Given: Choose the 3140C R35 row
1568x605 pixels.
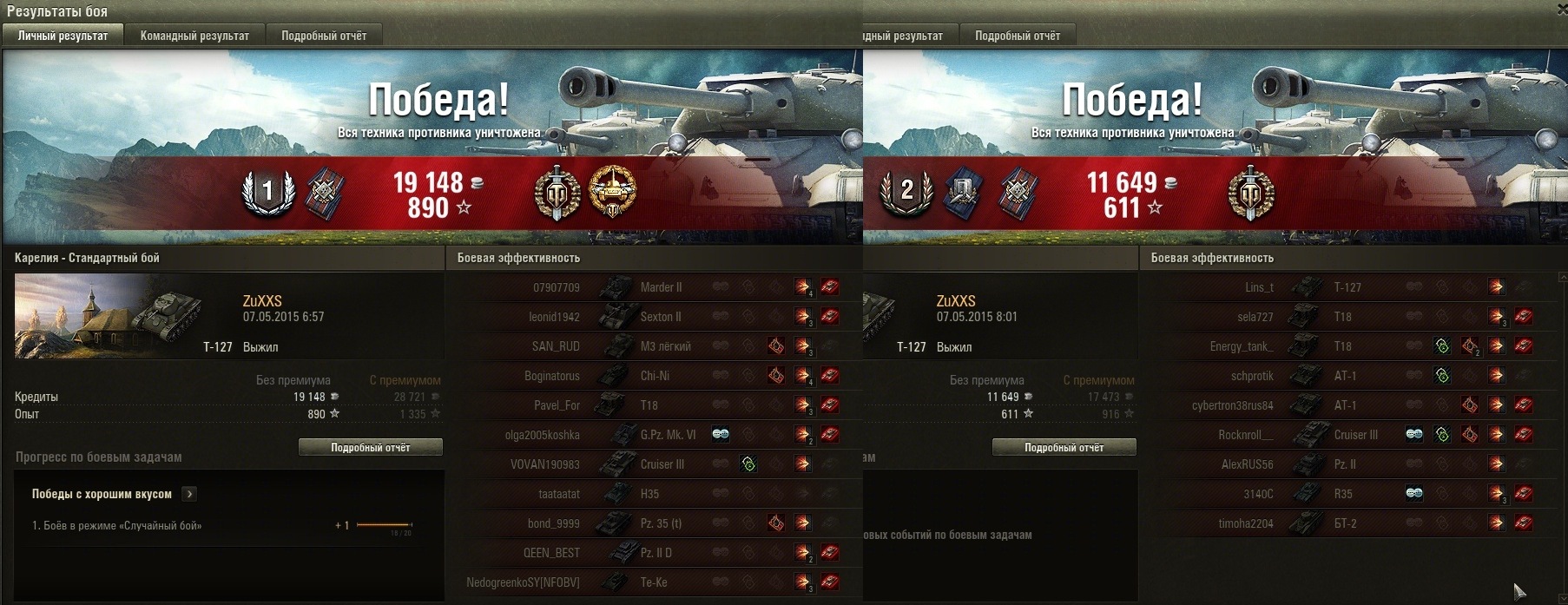Looking at the screenshot, I should [1346, 494].
